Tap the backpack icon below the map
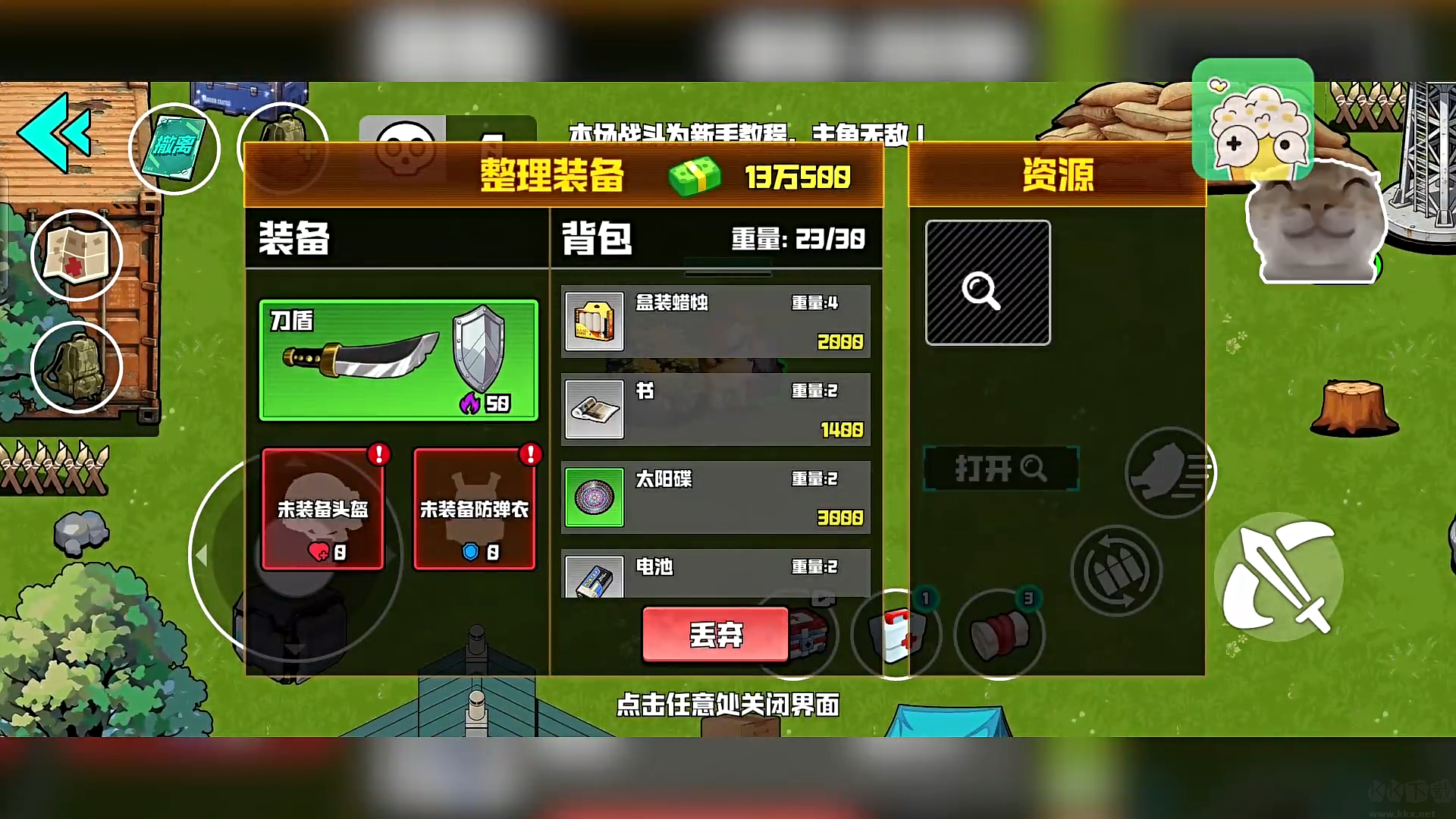The height and width of the screenshot is (819, 1456). 76,367
